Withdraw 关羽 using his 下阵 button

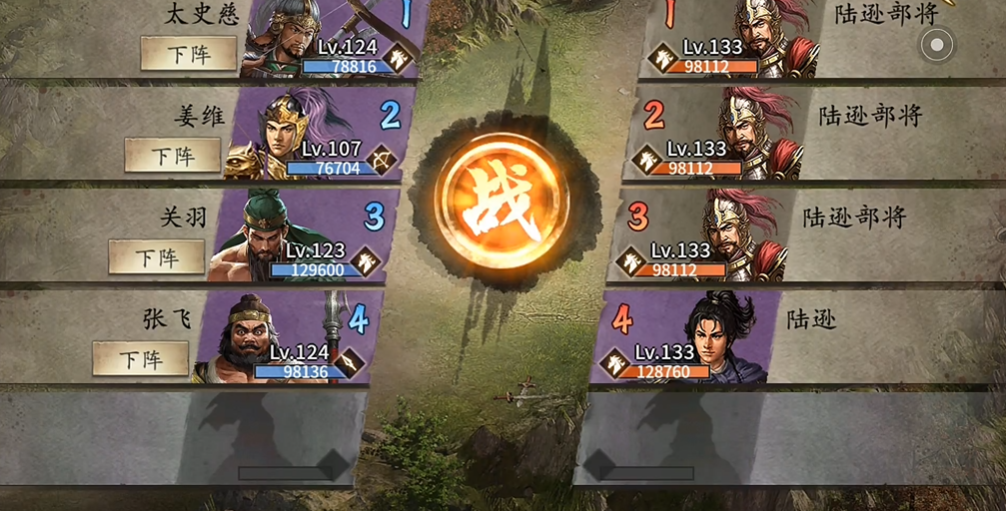click(156, 257)
